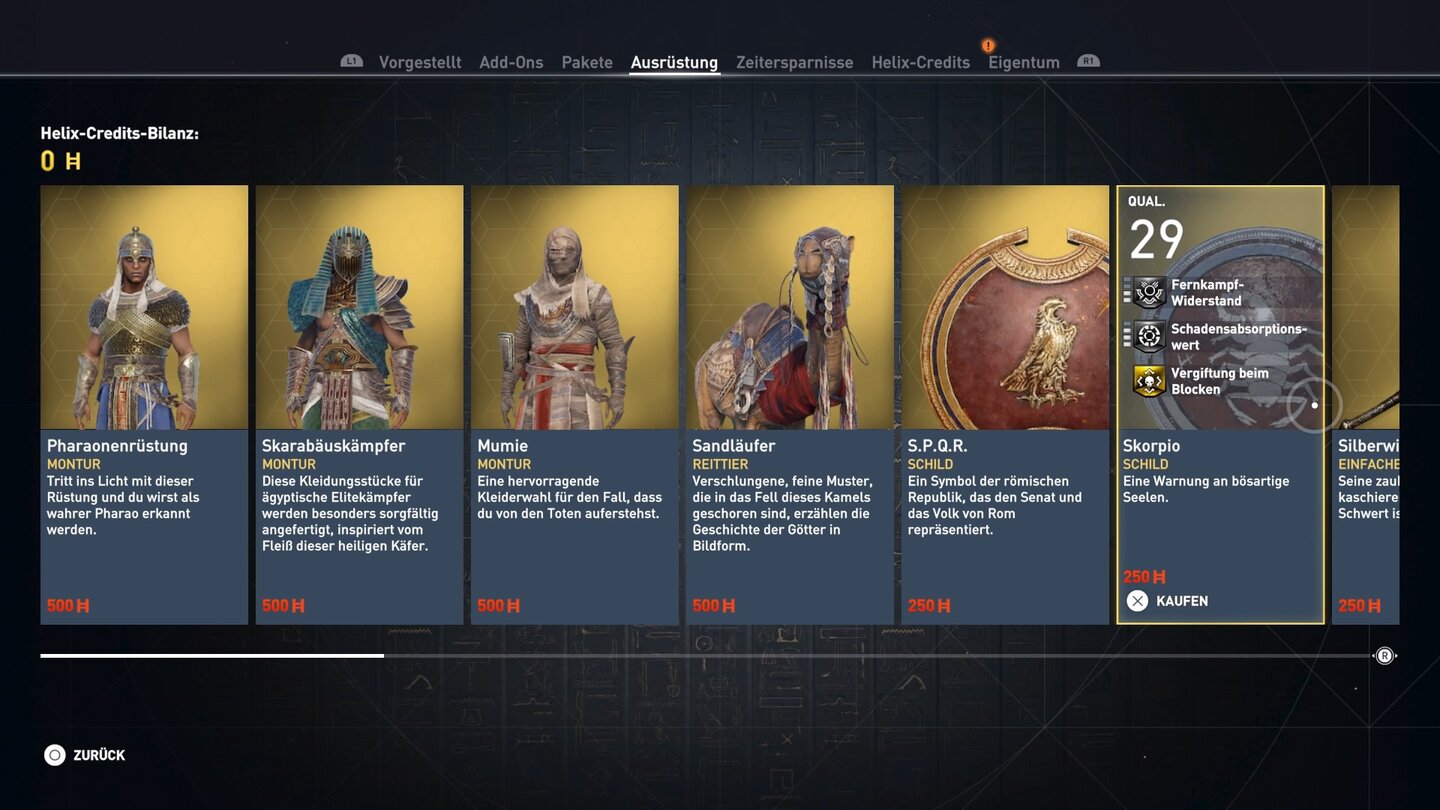The height and width of the screenshot is (810, 1440).
Task: Select the Mumie outfit card
Action: [x=574, y=404]
